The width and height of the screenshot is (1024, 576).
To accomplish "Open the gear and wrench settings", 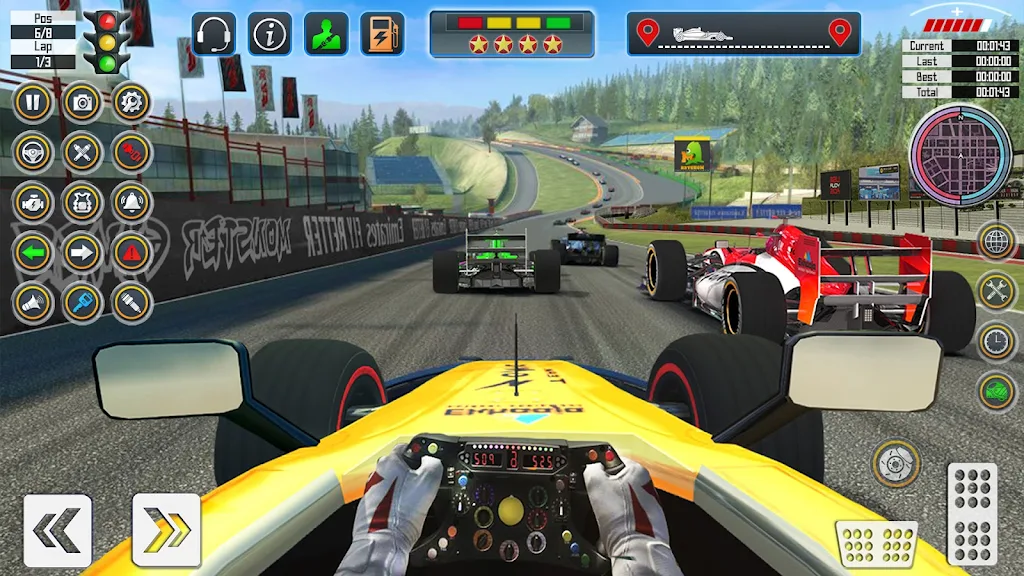I will coord(131,101).
